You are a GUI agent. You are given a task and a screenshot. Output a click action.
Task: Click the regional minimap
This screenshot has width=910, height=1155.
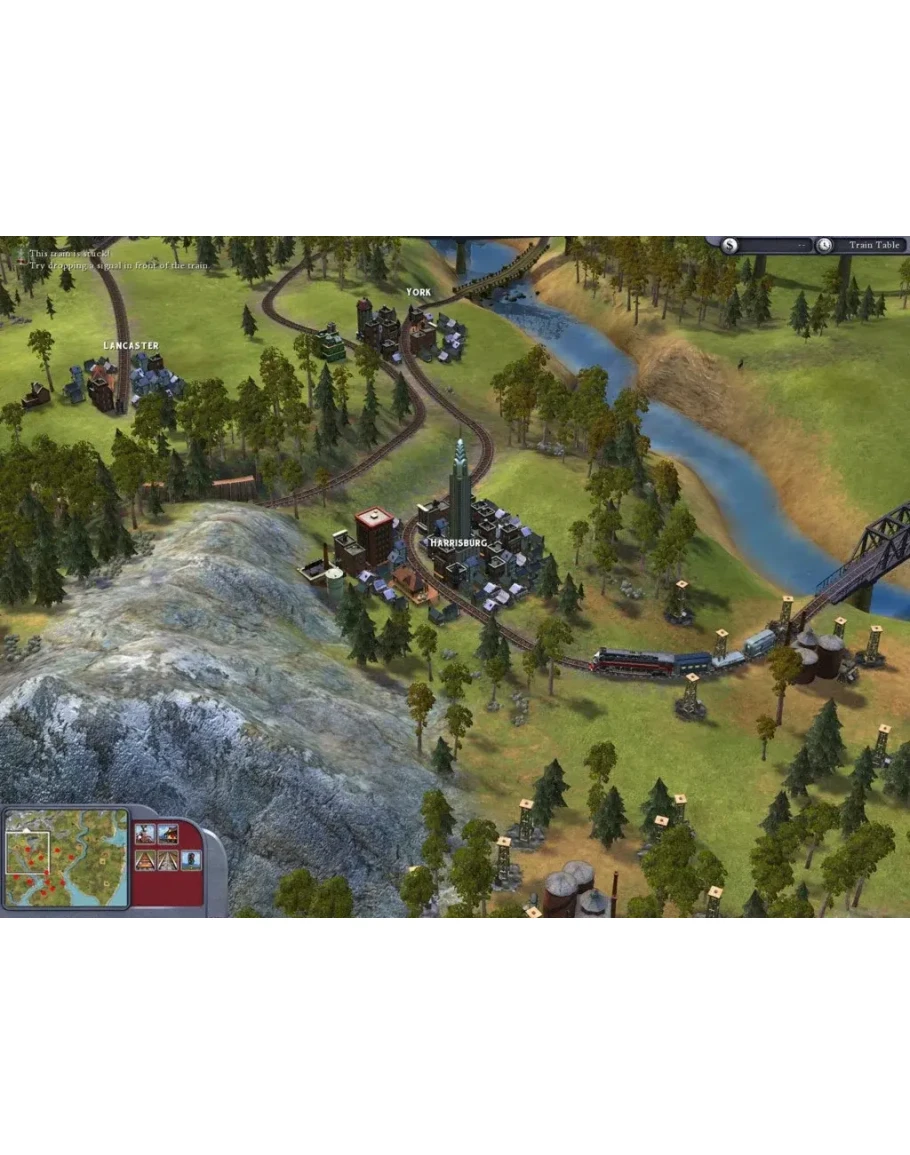point(66,858)
